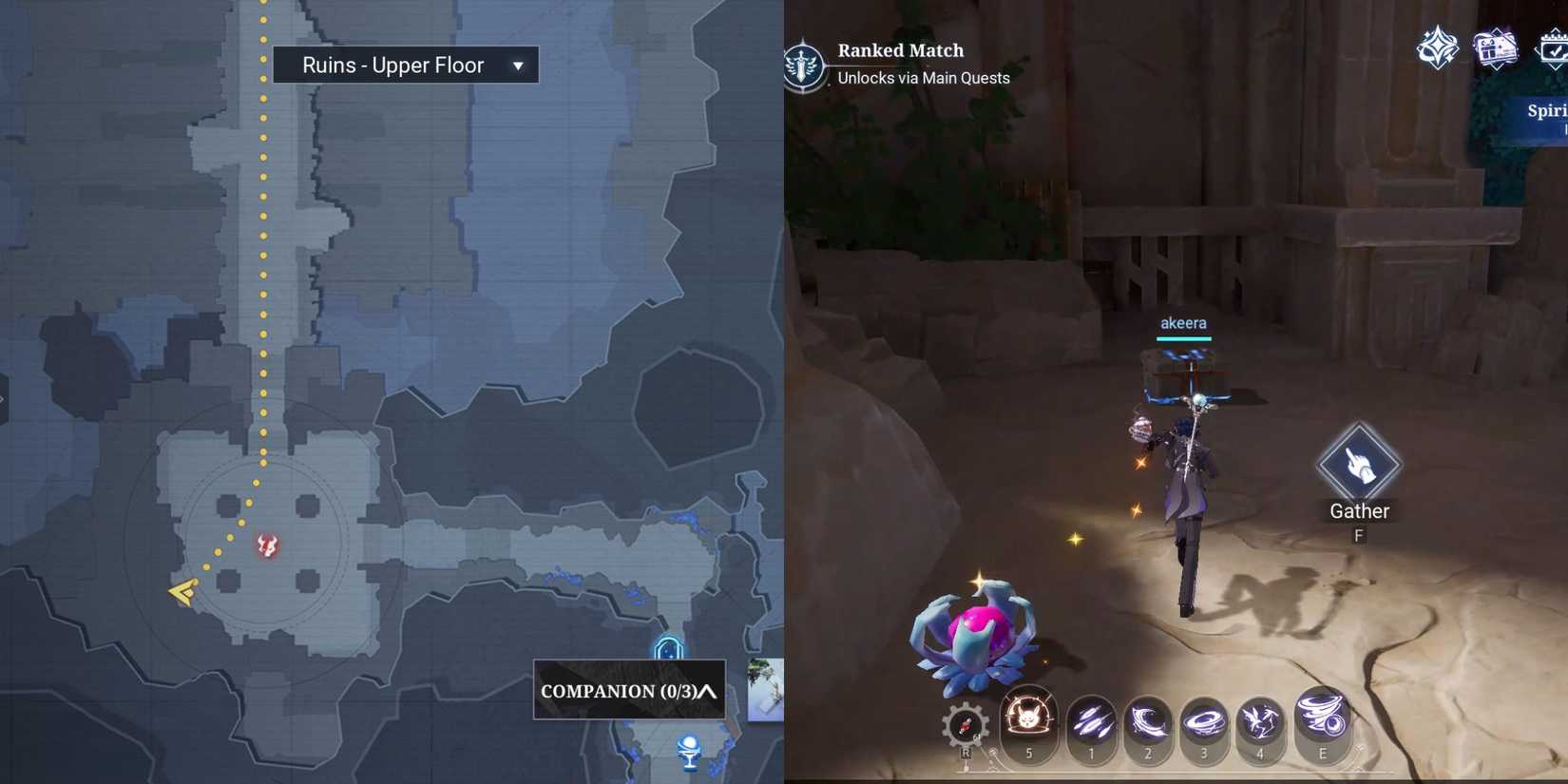Viewport: 1568px width, 784px height.
Task: Click the player name akeera
Action: tap(1182, 323)
